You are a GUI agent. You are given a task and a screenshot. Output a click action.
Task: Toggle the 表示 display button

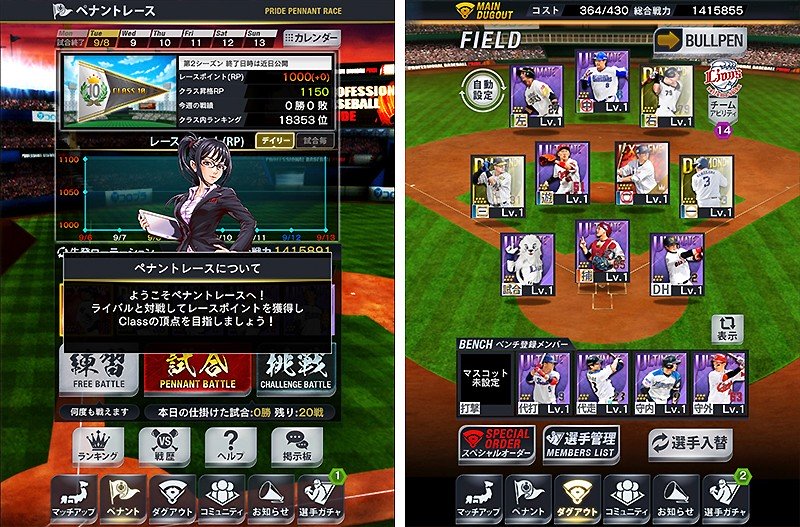click(726, 329)
